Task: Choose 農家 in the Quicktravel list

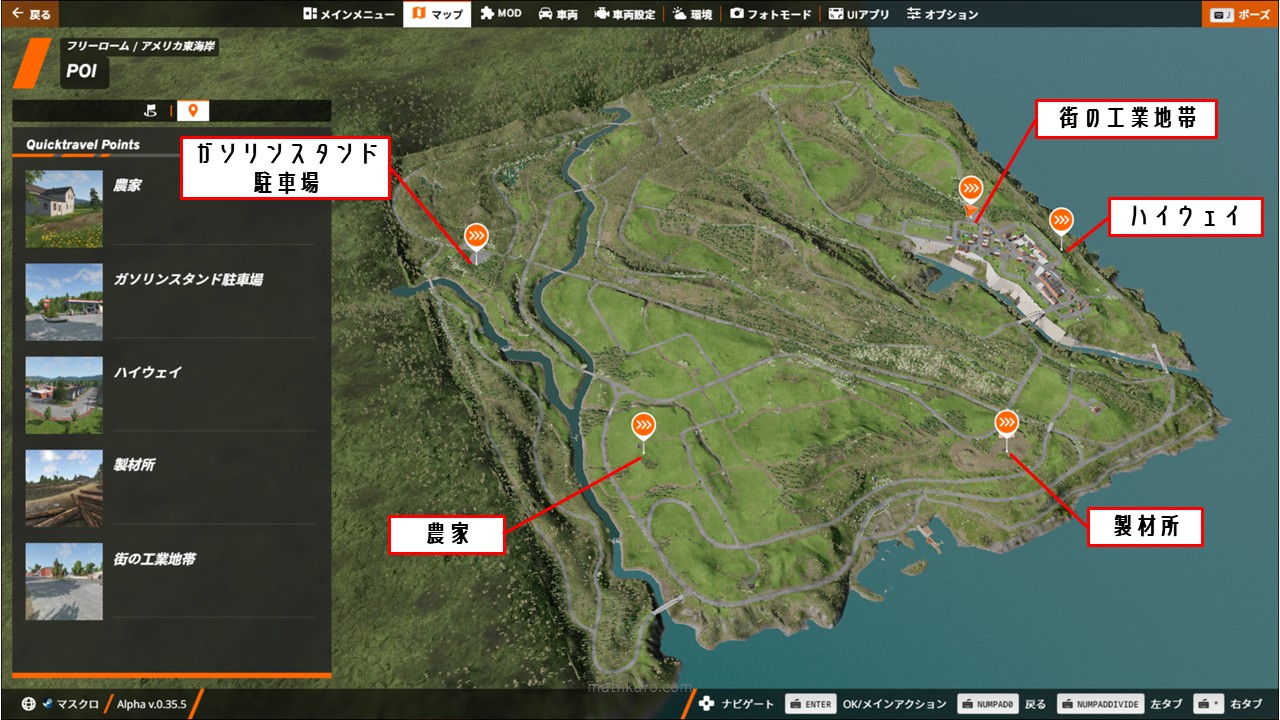Action: (170, 208)
